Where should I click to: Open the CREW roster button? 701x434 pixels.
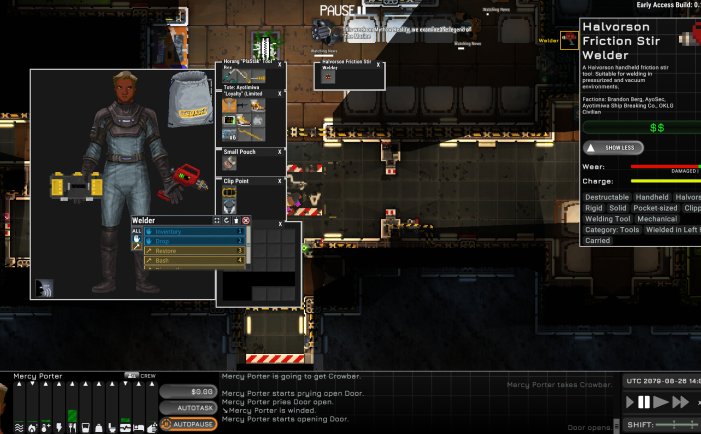point(142,376)
